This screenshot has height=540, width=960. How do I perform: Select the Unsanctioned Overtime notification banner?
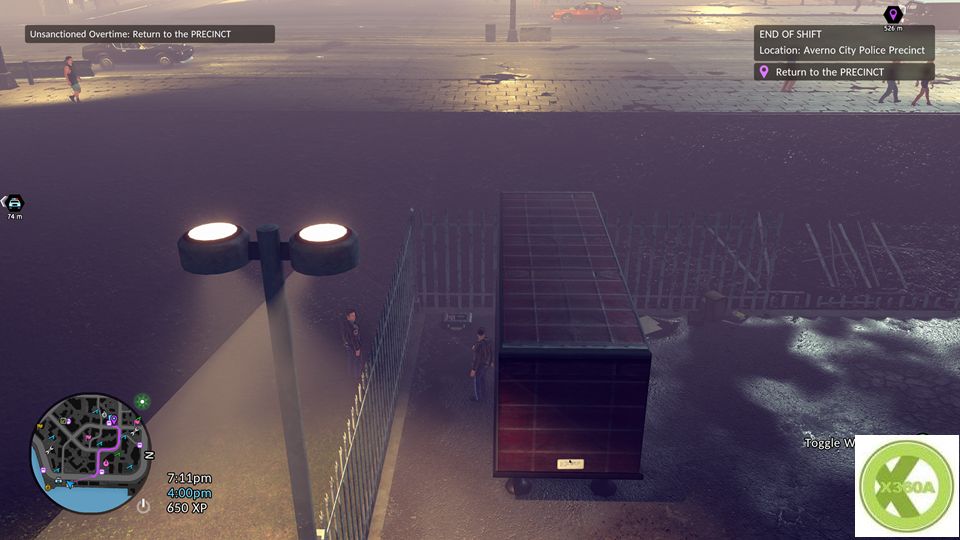click(150, 34)
